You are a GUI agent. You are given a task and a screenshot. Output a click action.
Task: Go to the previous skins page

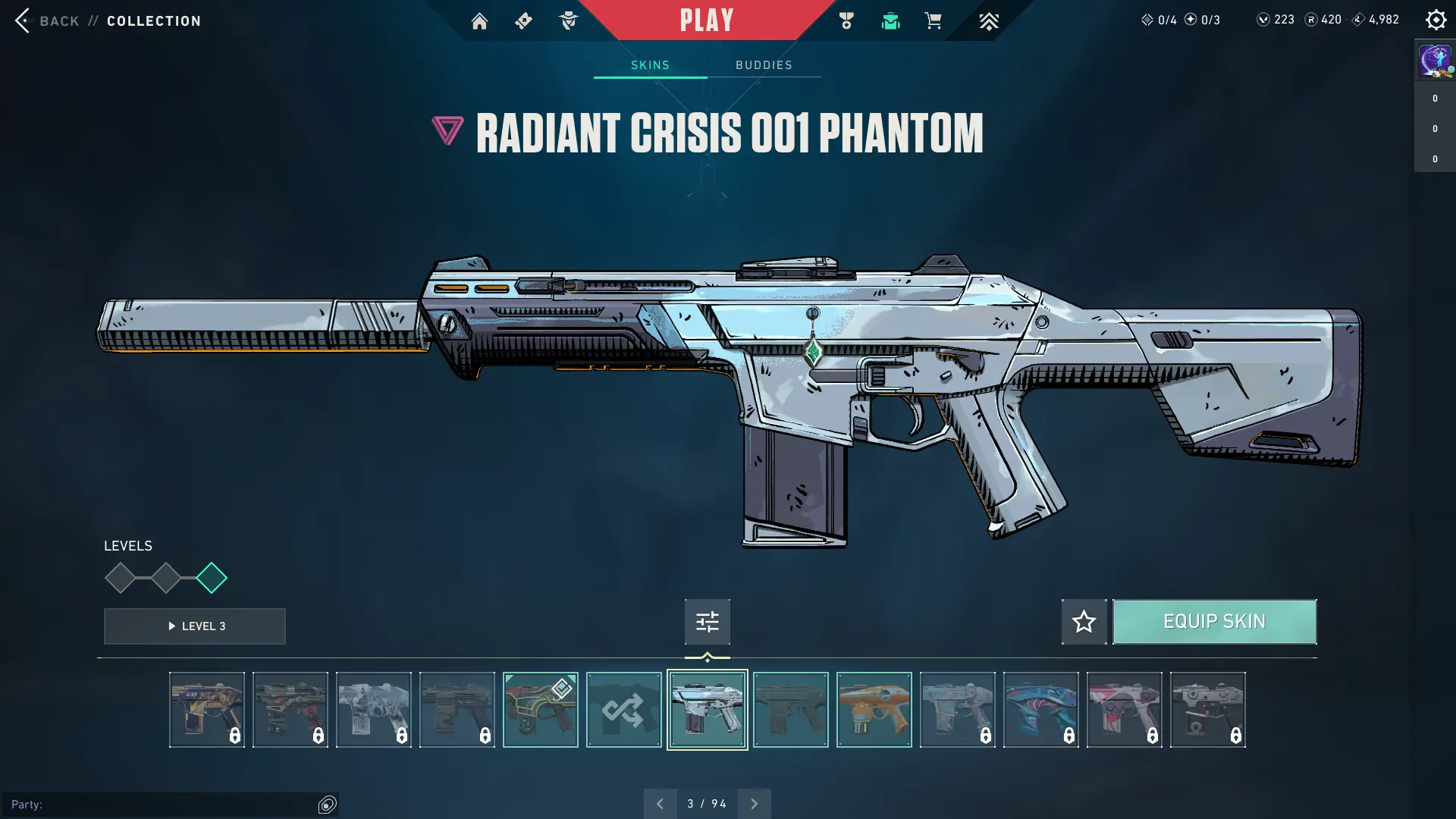click(660, 804)
